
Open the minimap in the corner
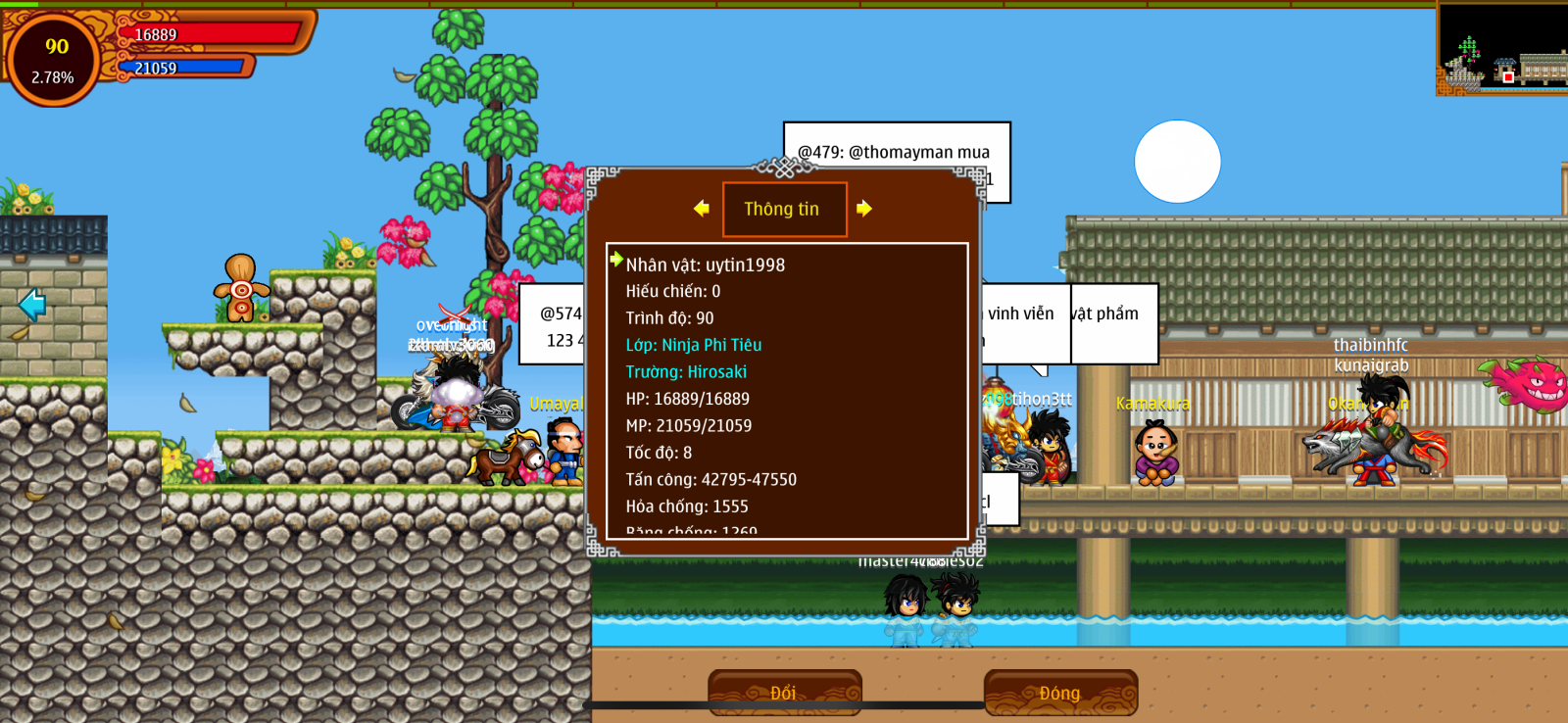pyautogui.click(x=1501, y=49)
